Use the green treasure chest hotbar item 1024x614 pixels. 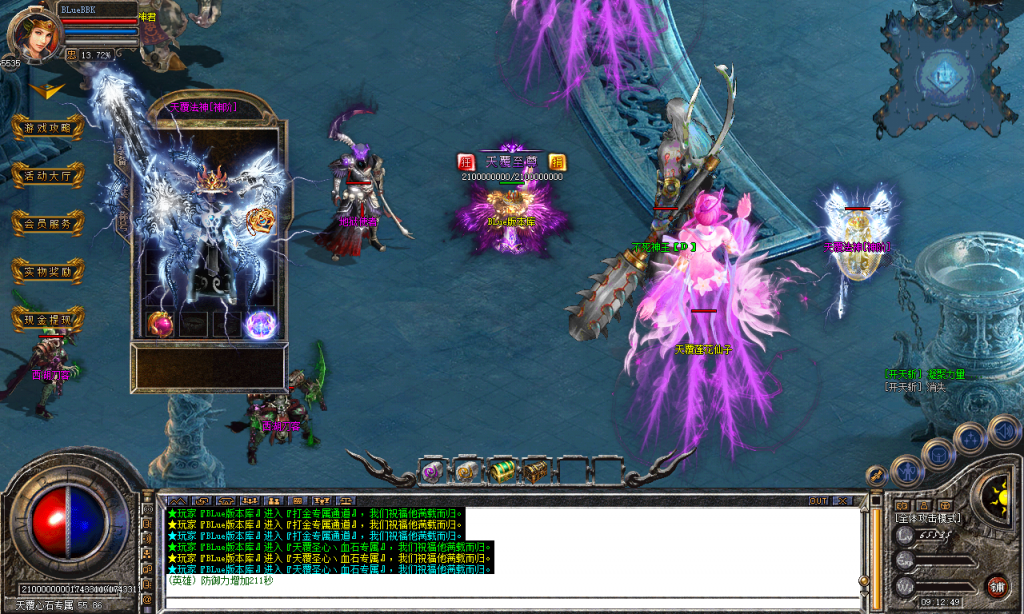click(501, 469)
